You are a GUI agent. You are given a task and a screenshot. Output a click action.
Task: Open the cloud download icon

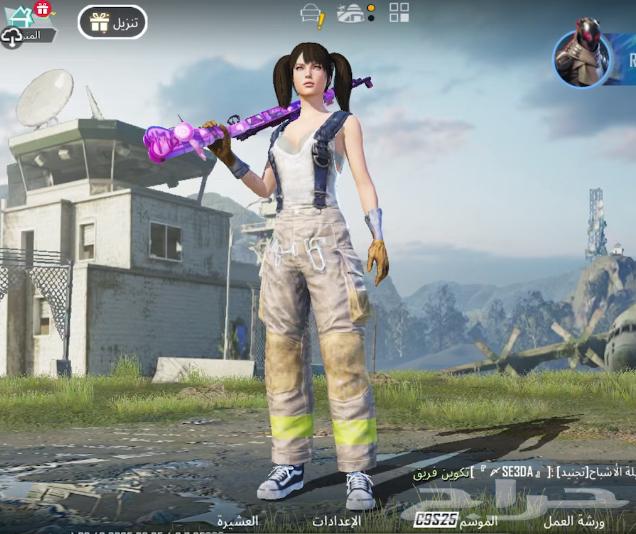tap(12, 38)
